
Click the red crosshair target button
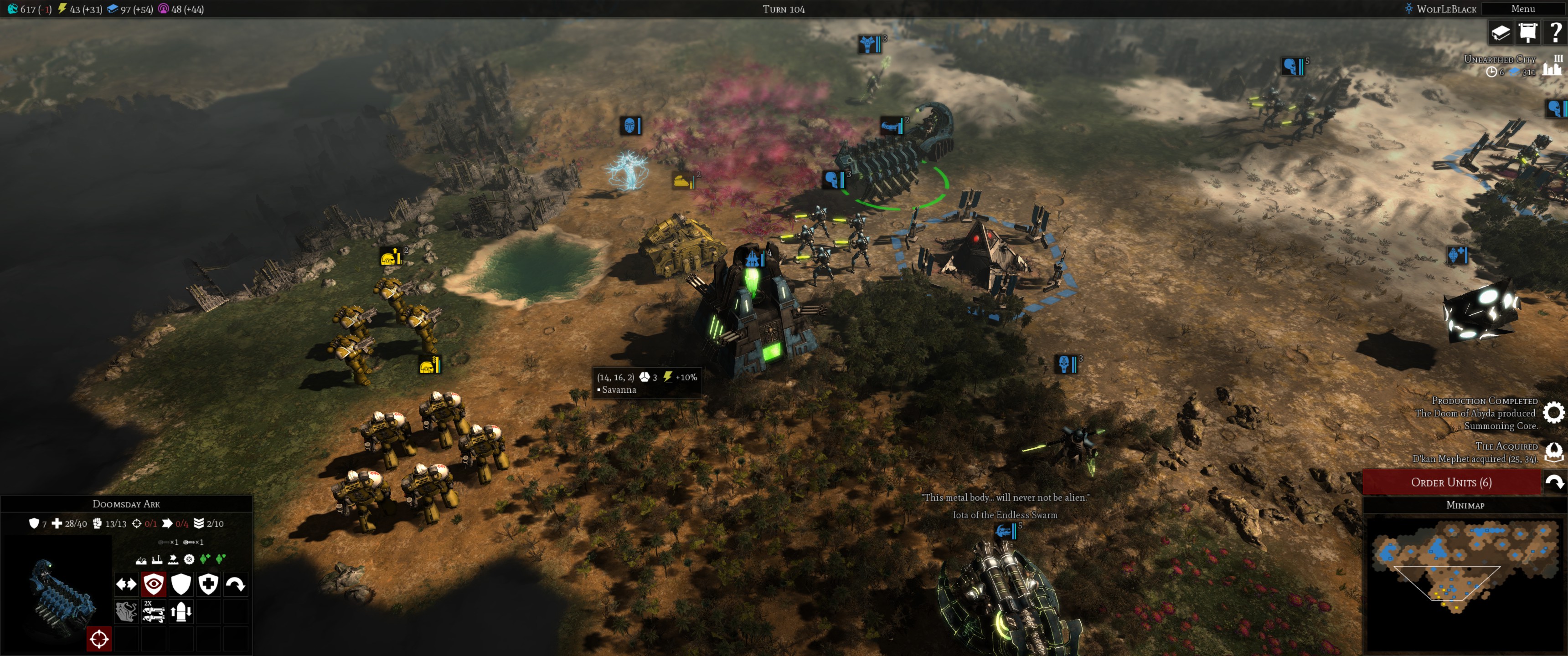99,639
